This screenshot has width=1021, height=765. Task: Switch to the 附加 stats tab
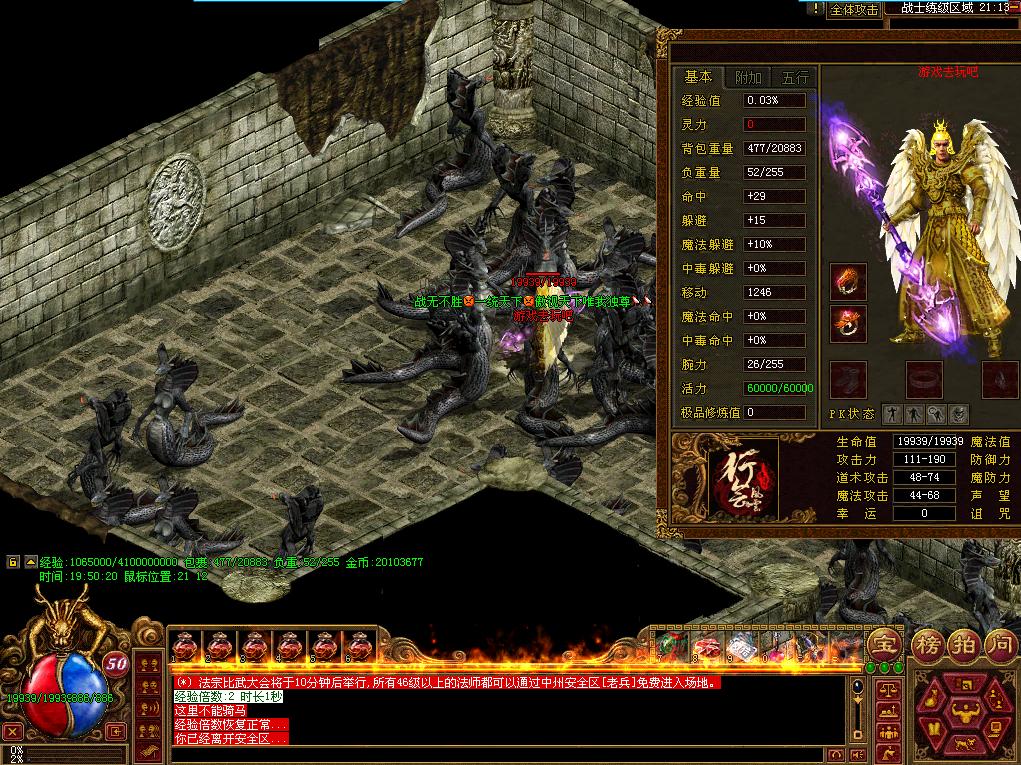[x=747, y=77]
